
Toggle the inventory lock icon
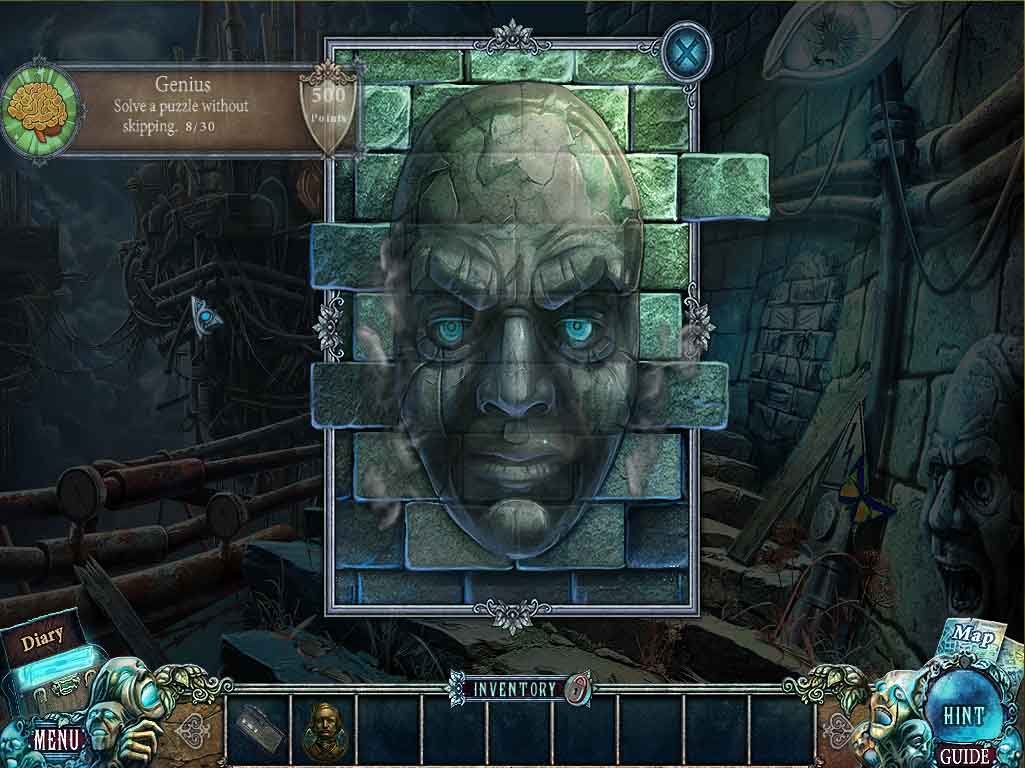pyautogui.click(x=575, y=688)
